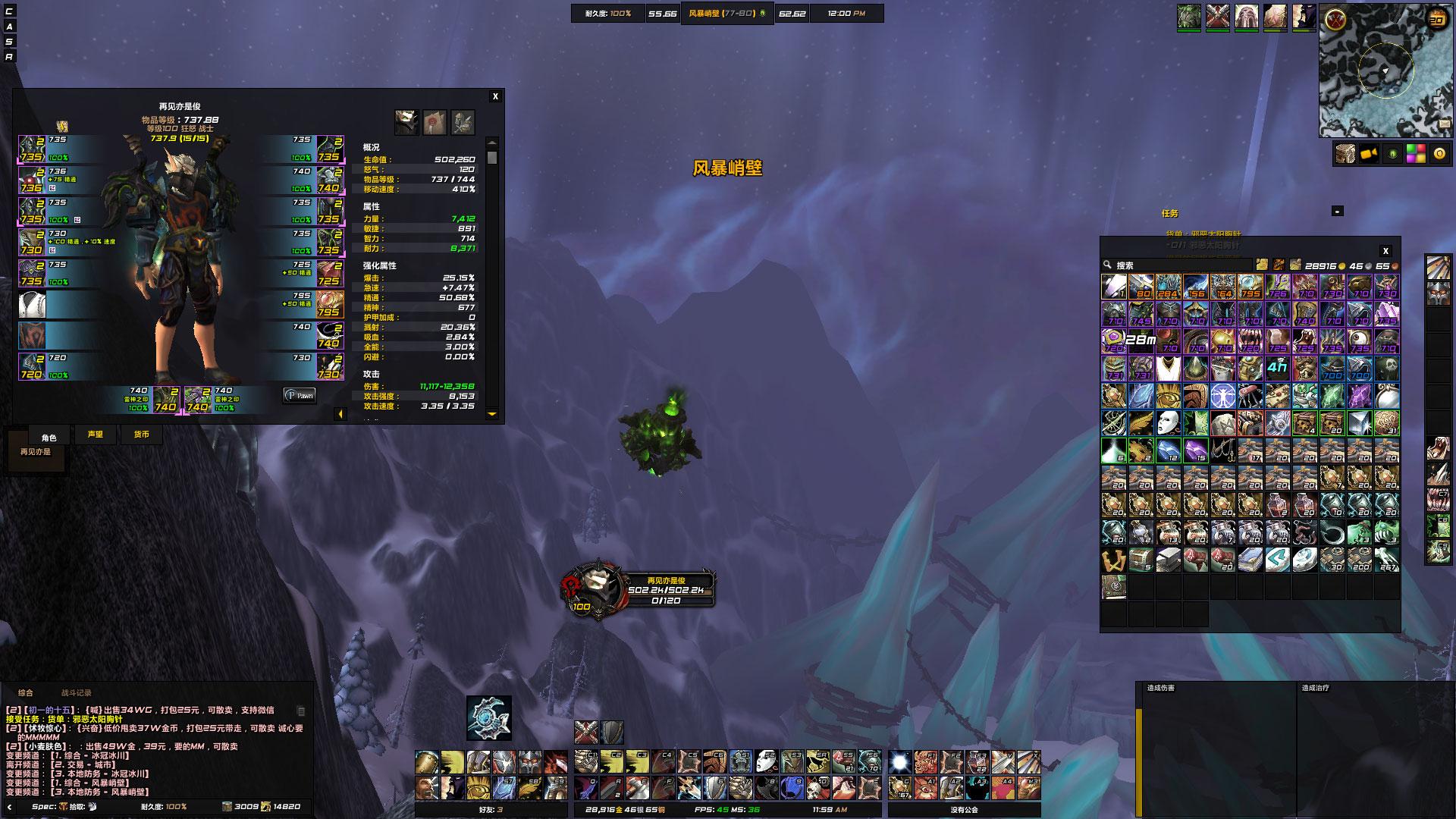The image size is (1456, 819).
Task: Focus the 搜索 bag search field
Action: [x=1179, y=265]
